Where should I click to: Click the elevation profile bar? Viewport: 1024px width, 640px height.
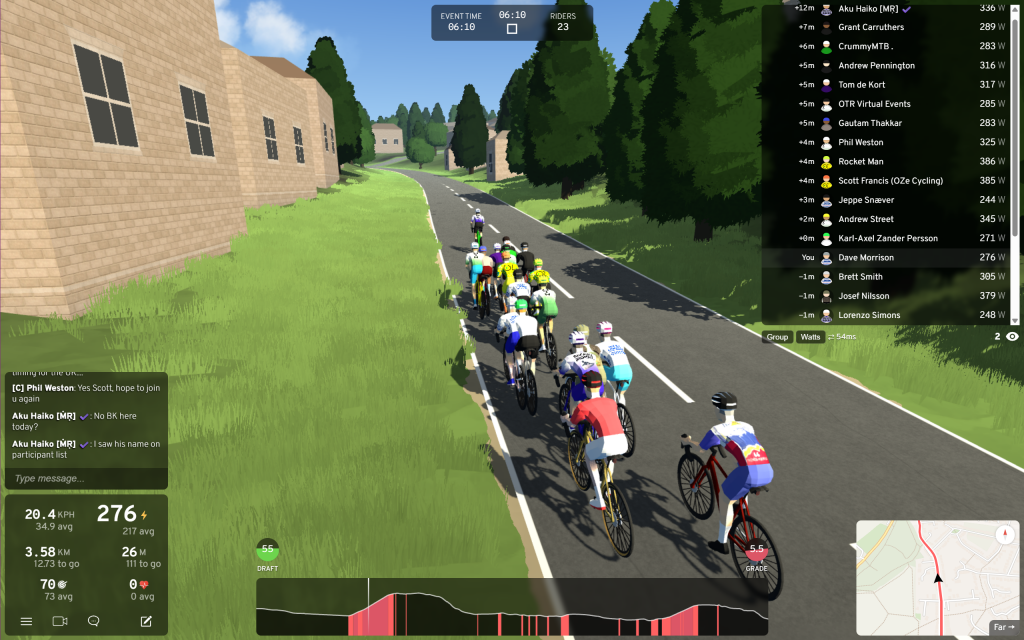click(512, 607)
